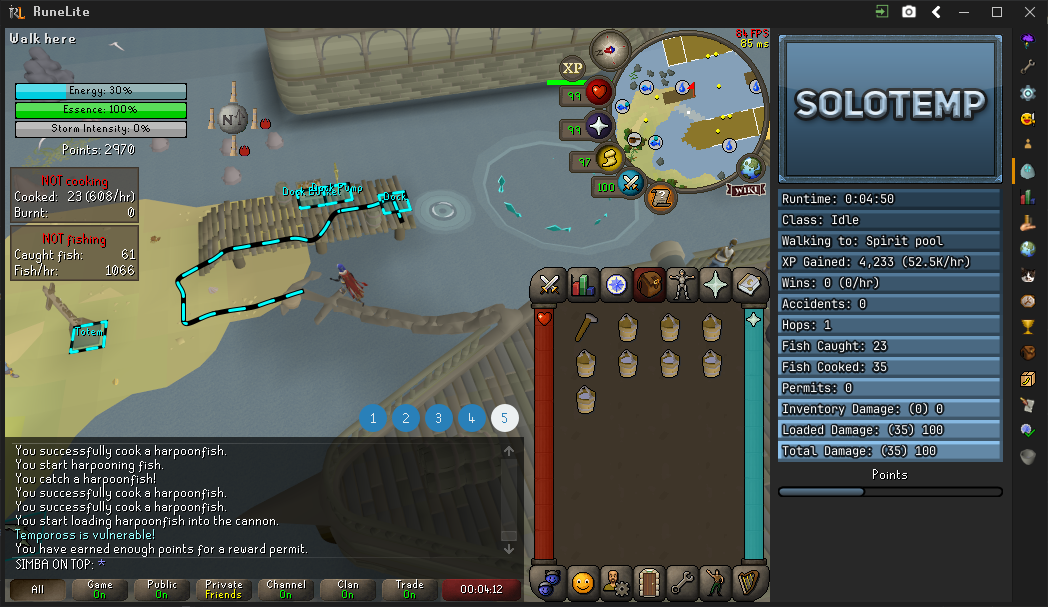The height and width of the screenshot is (607, 1048).
Task: Toggle Quick Prayers orb
Action: pyautogui.click(x=598, y=127)
